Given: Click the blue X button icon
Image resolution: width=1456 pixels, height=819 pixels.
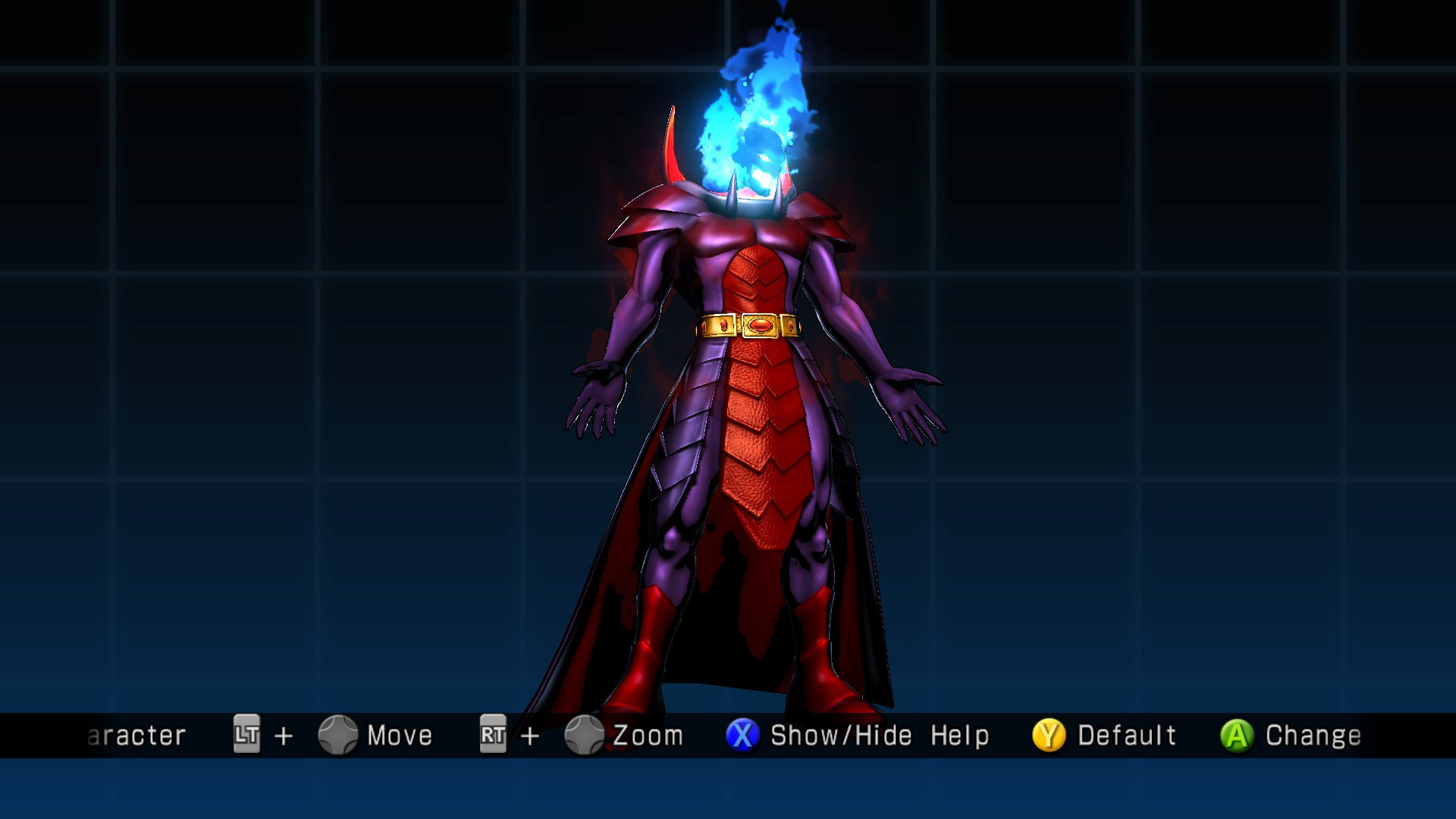Looking at the screenshot, I should tap(745, 734).
